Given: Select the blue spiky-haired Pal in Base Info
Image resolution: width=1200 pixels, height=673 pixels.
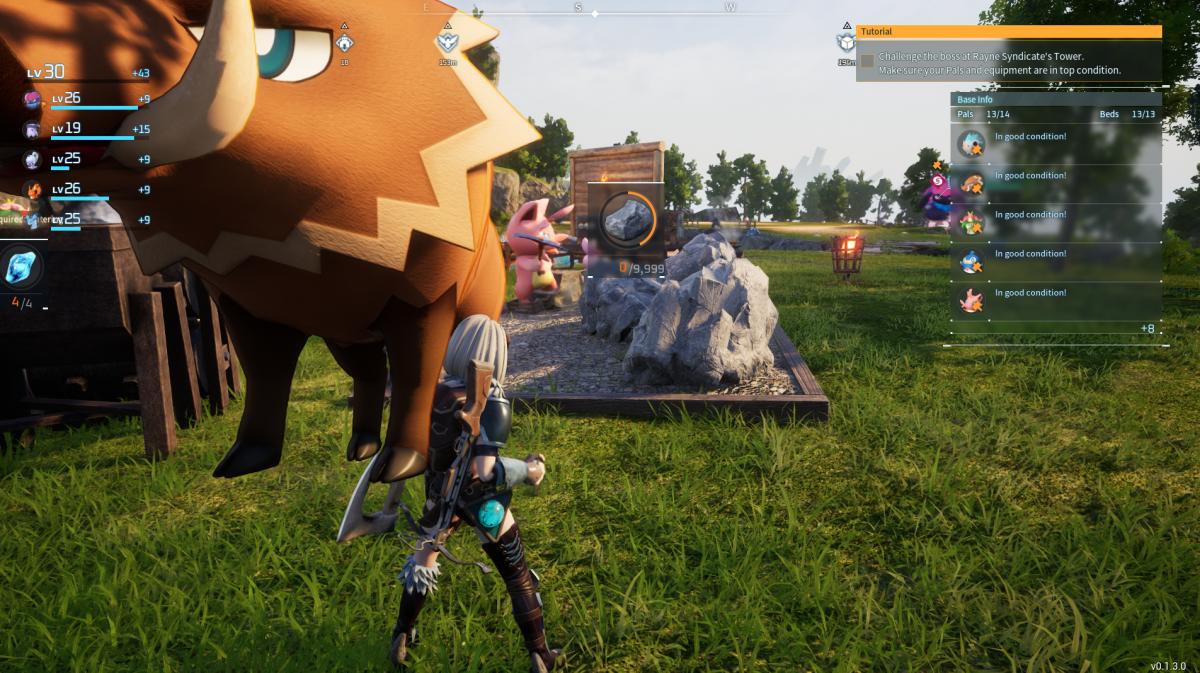Looking at the screenshot, I should (x=971, y=145).
